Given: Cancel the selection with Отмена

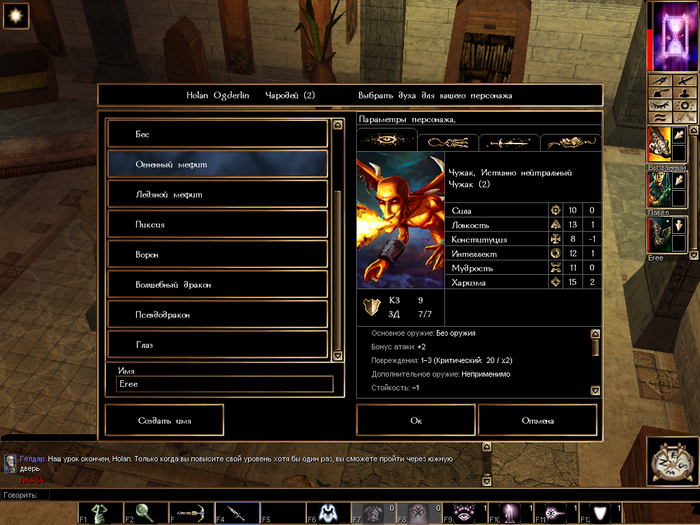Looking at the screenshot, I should (x=537, y=420).
